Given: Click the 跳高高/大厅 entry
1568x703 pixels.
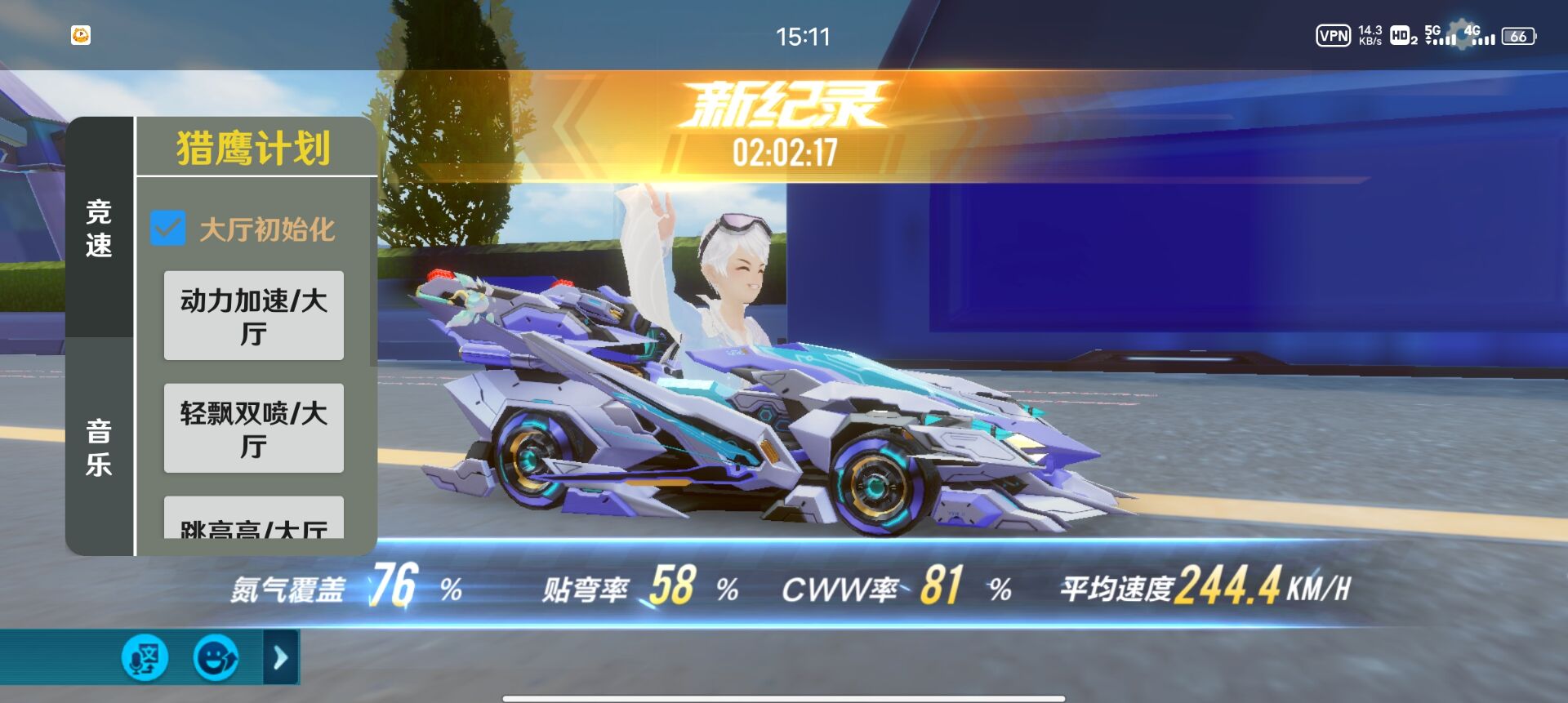Looking at the screenshot, I should [253, 531].
